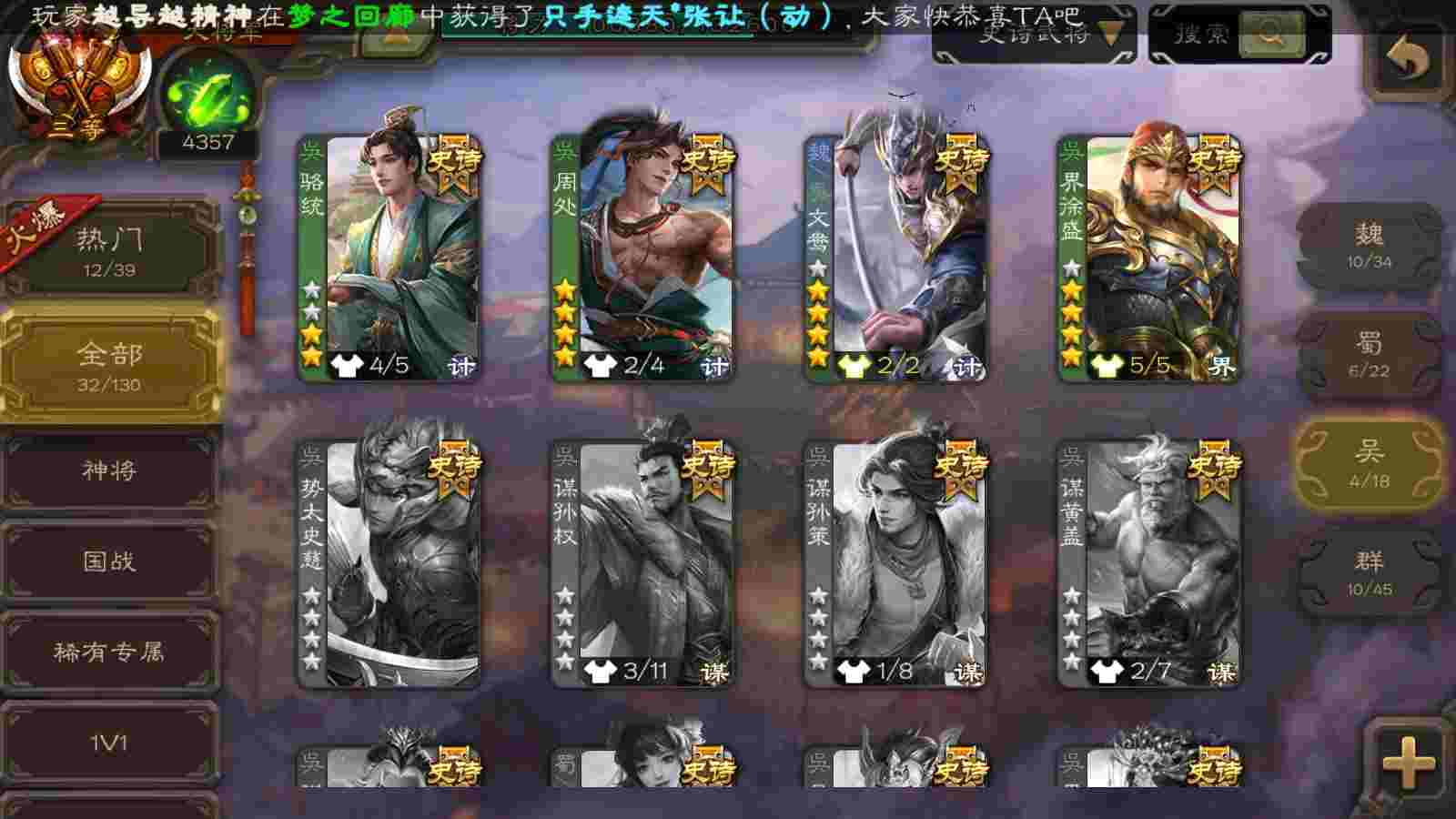Choose the 谋孙策 hero card
Screen dimensions: 1456x819
tap(895, 563)
